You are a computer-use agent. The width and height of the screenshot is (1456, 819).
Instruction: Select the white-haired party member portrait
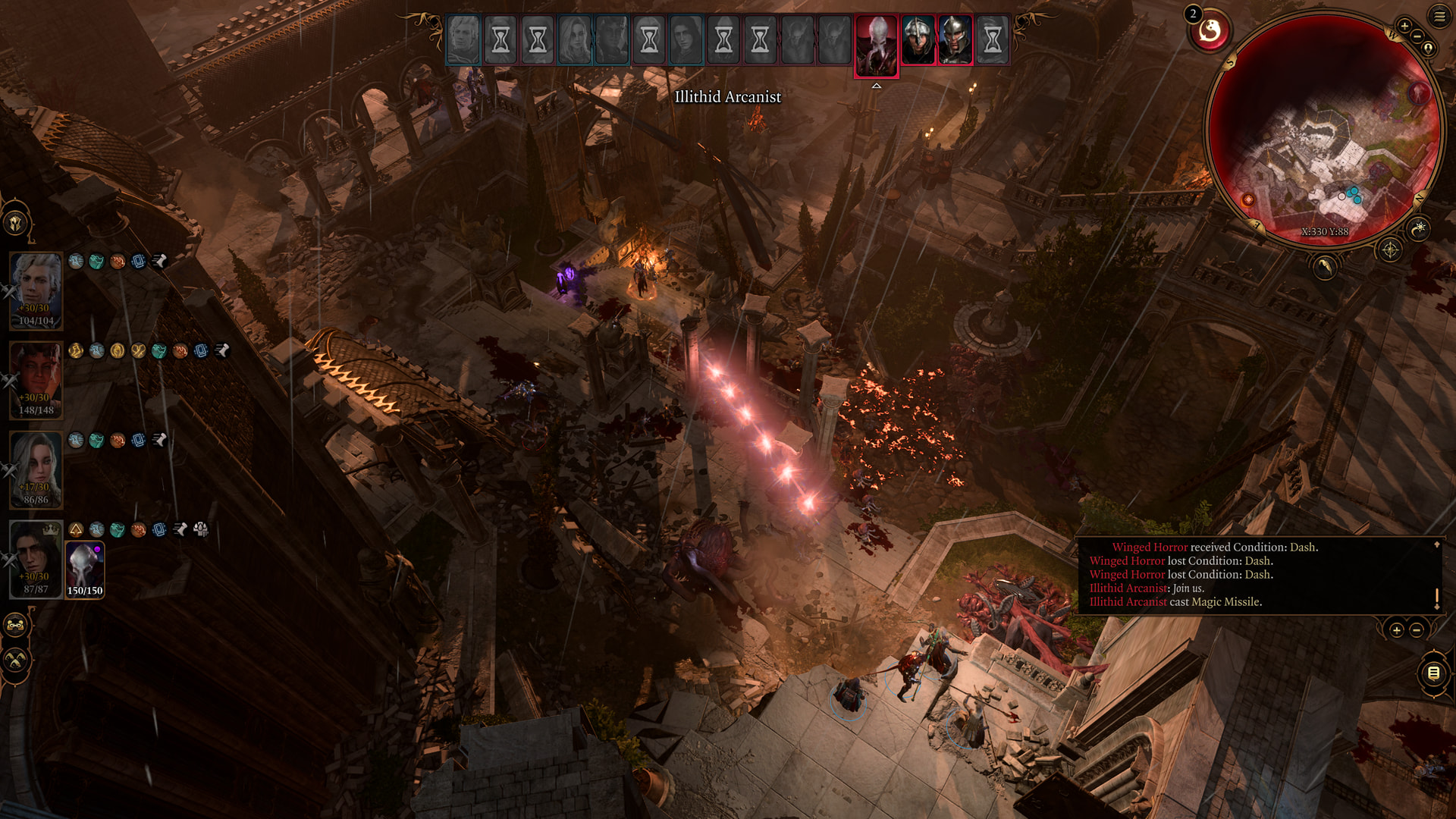[36, 290]
